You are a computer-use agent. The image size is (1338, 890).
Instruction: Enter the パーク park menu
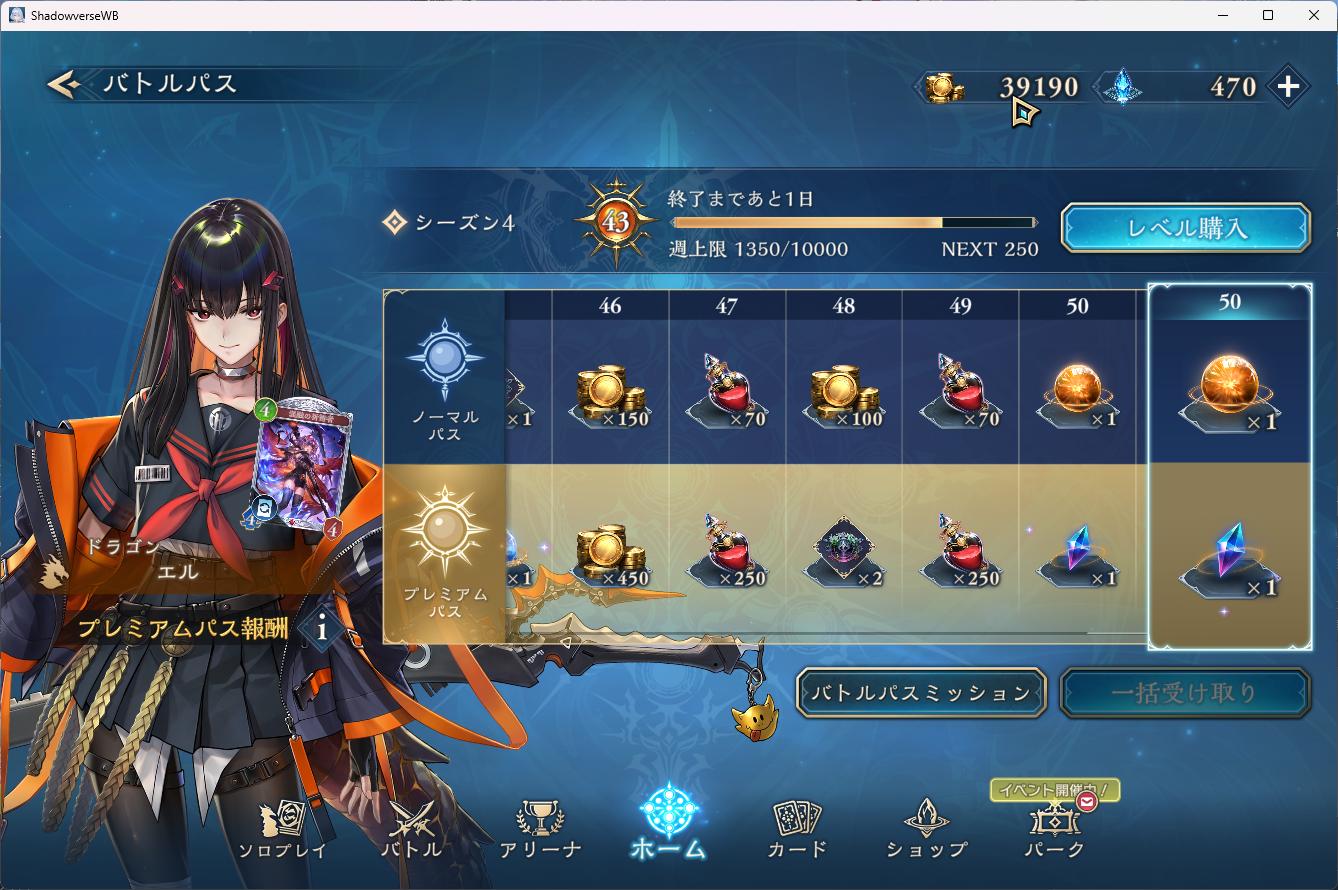coord(1054,829)
